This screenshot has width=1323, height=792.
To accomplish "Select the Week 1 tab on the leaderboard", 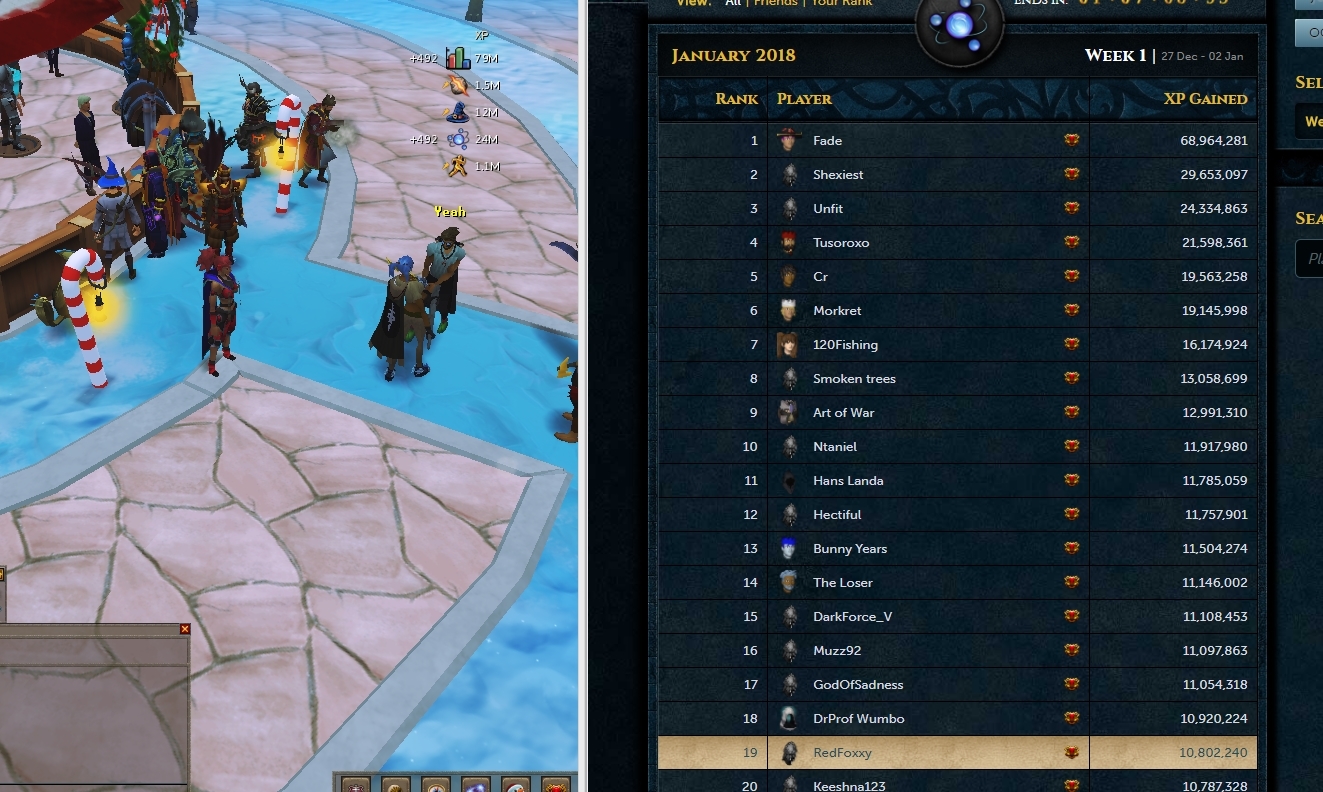I will pos(1113,56).
